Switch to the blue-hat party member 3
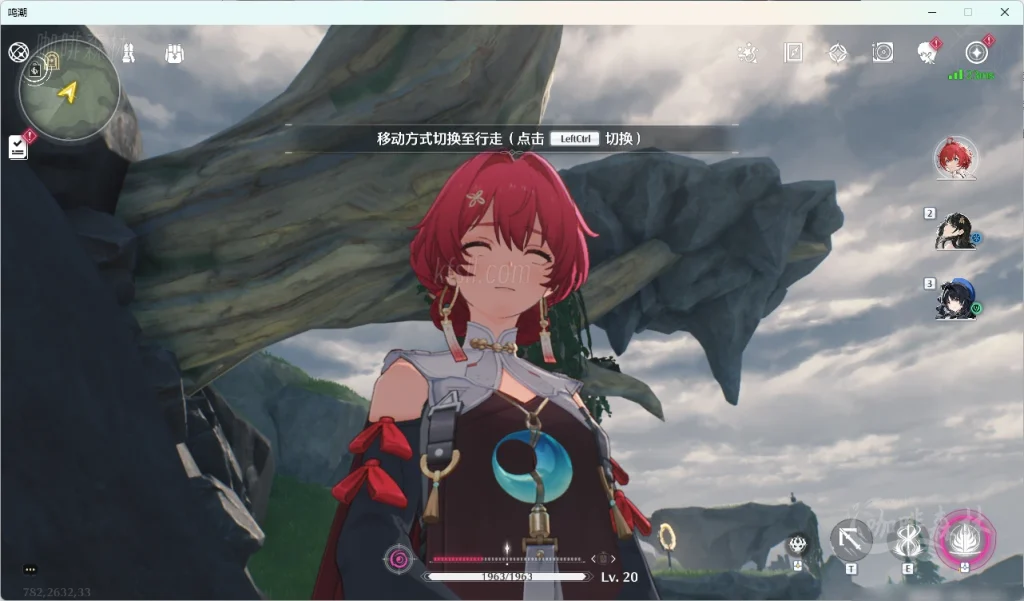The height and width of the screenshot is (601, 1024). [954, 299]
